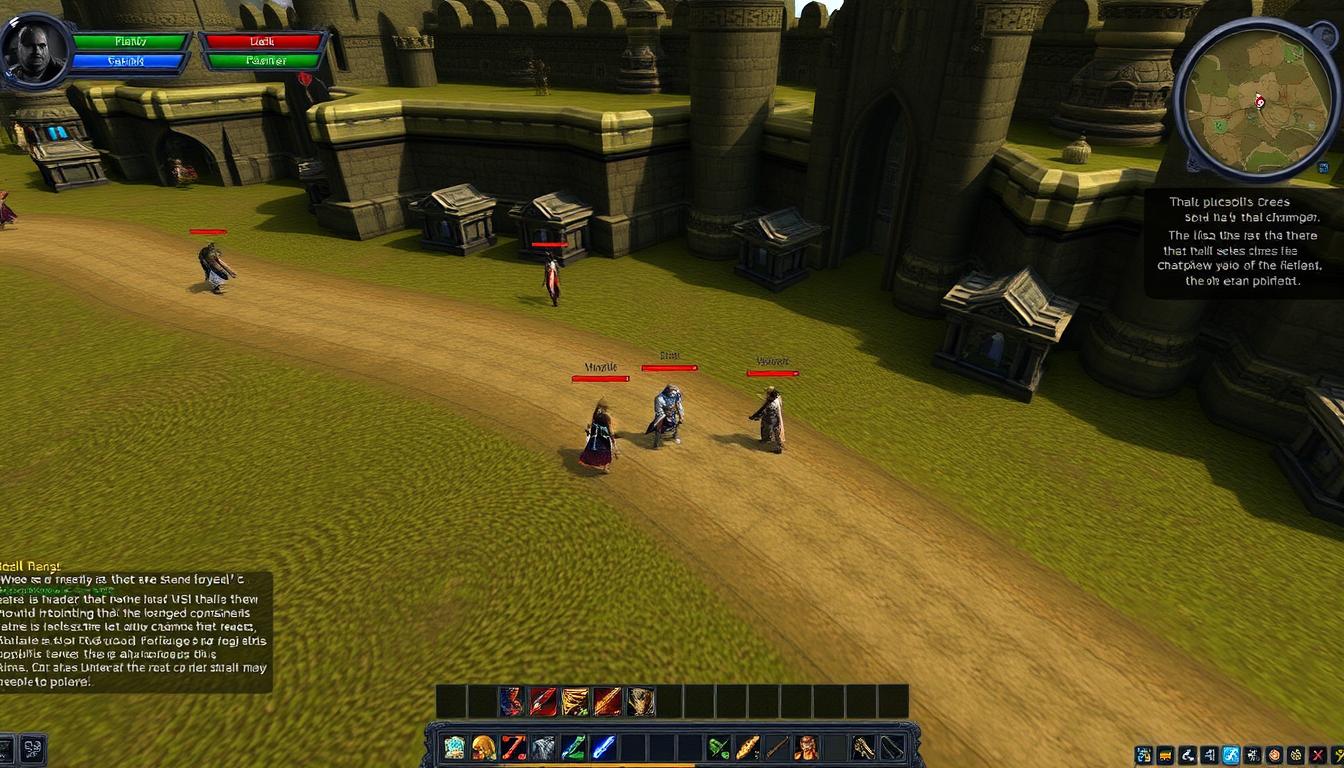Click the red quill icon in the upper item row
The image size is (1344, 768).
point(539,700)
